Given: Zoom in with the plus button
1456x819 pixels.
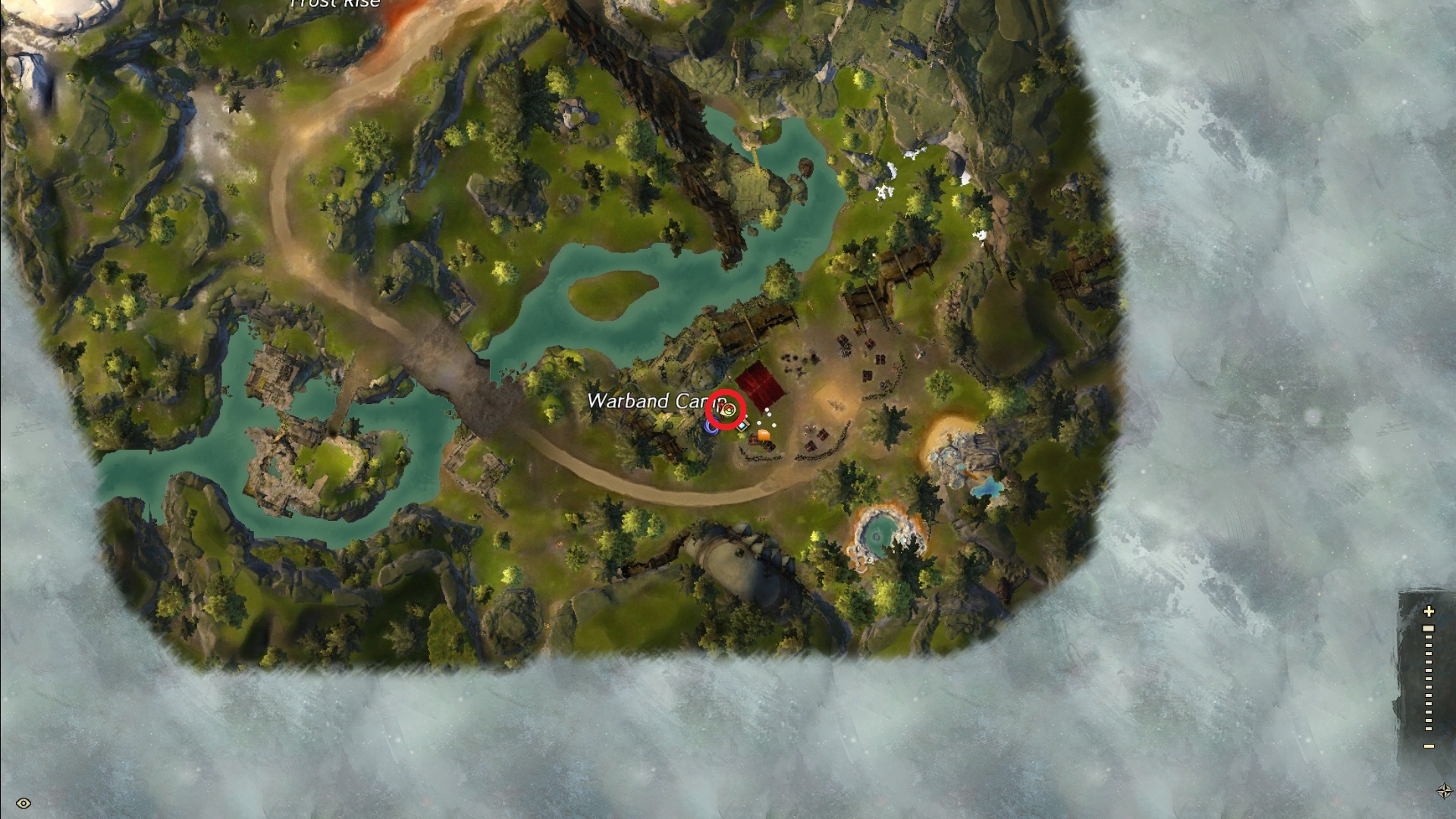Looking at the screenshot, I should pyautogui.click(x=1429, y=611).
